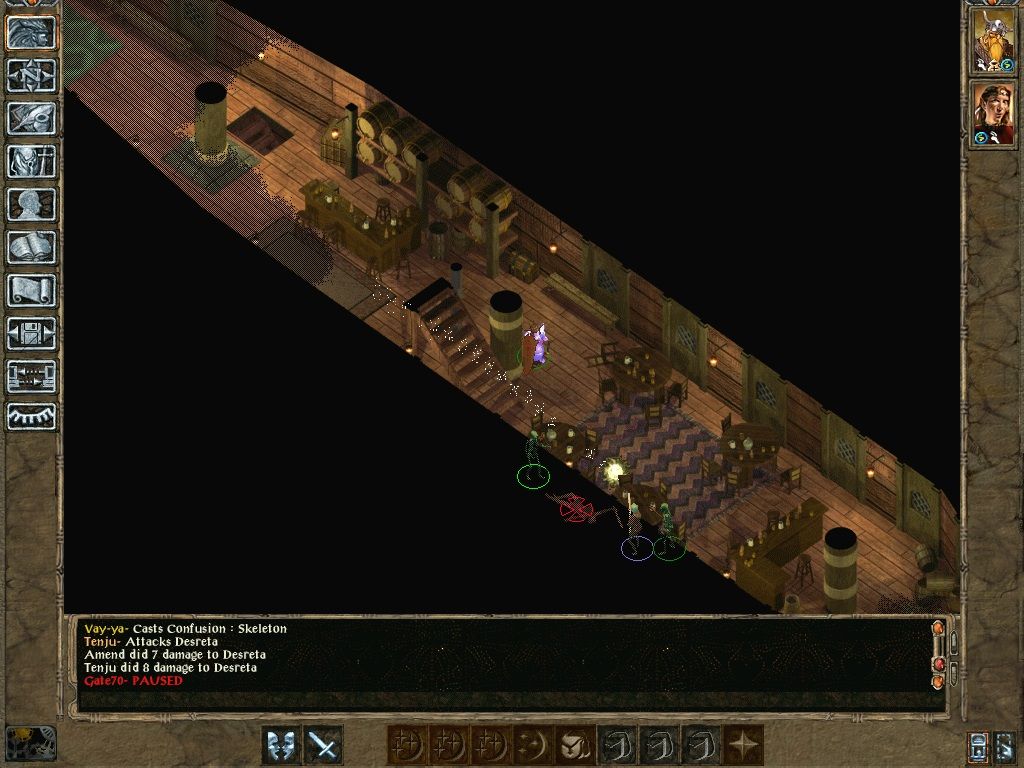Select the red-haired character portrait
Viewport: 1024px width, 768px height.
(x=994, y=114)
